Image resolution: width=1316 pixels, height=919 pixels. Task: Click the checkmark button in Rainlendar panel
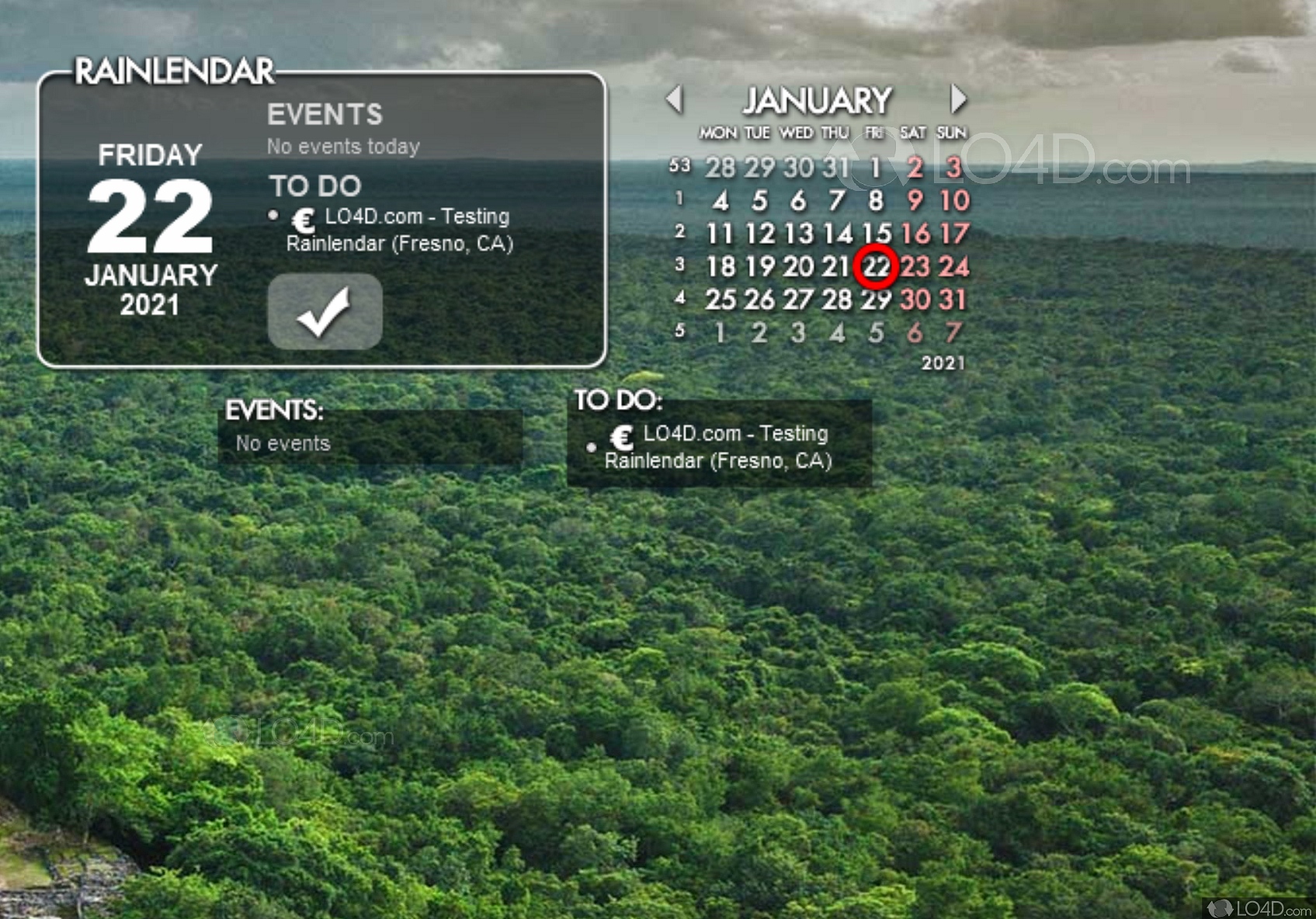tap(325, 311)
